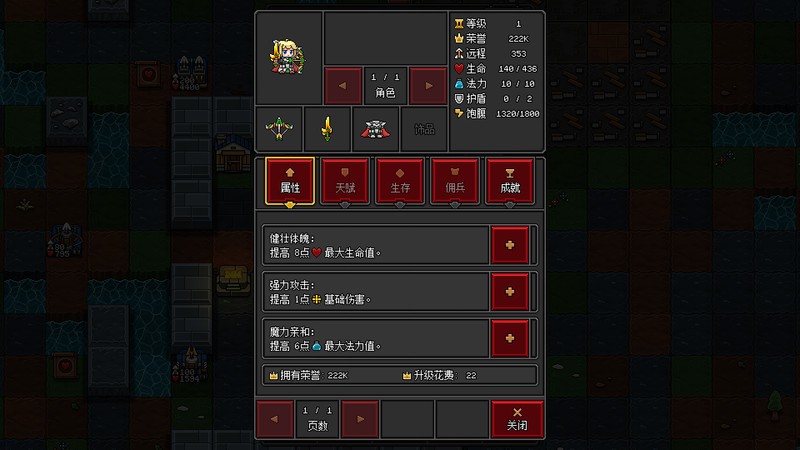Go to the next page (页数)
The image size is (800, 450).
pos(360,417)
